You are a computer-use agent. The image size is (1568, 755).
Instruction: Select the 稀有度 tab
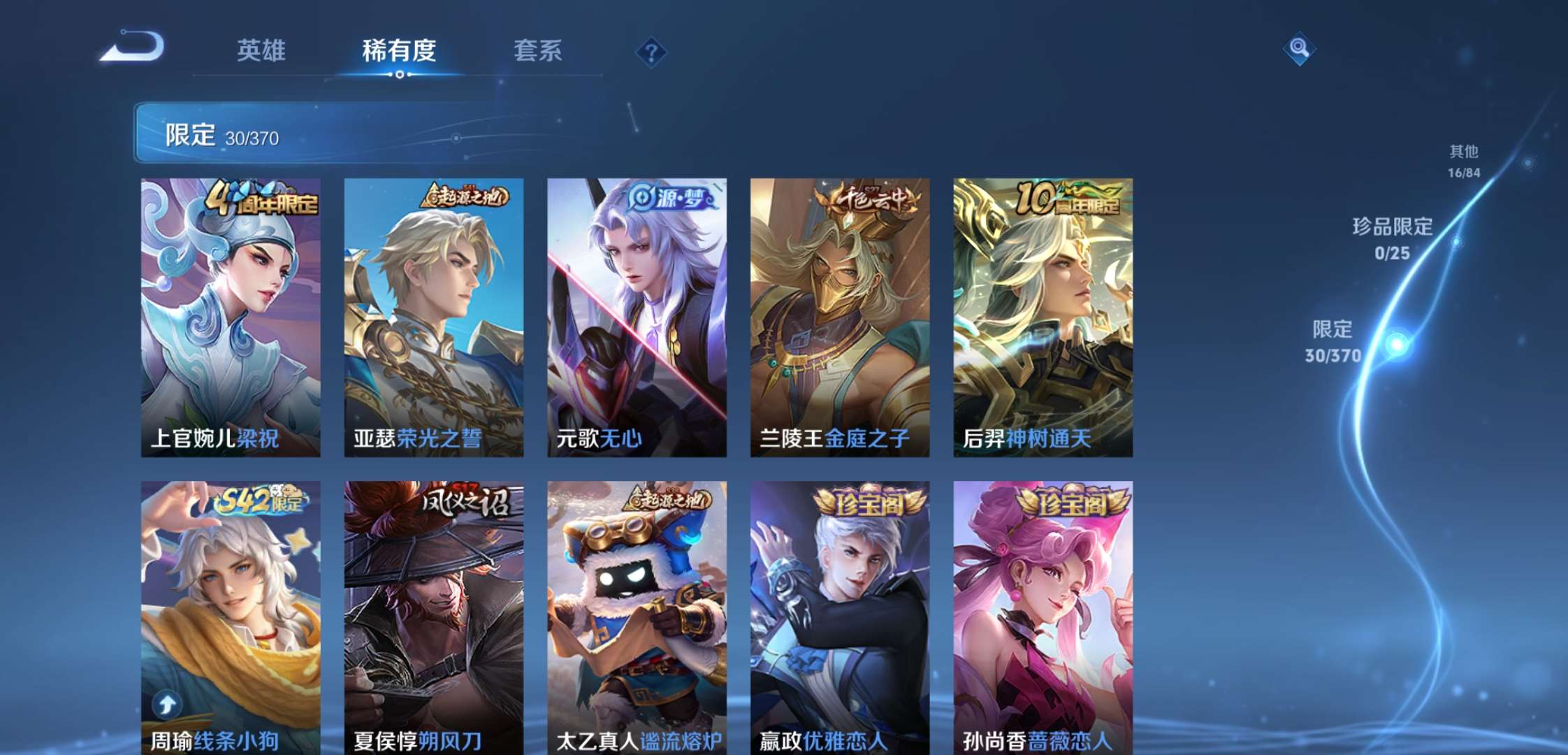[x=400, y=51]
